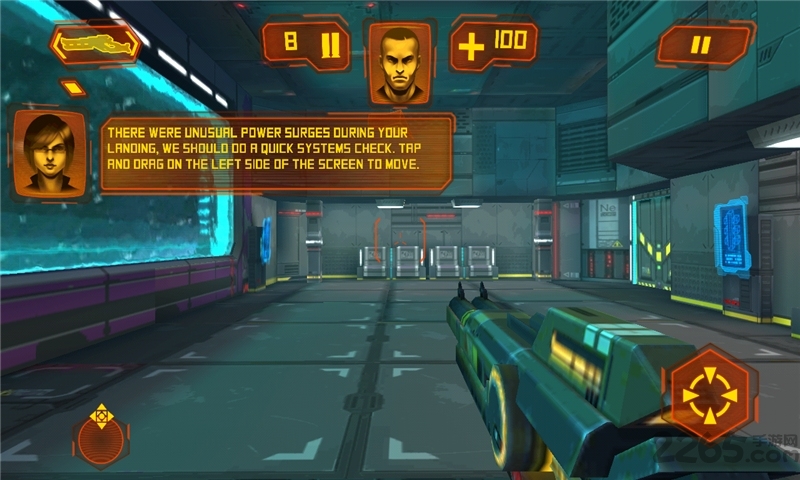Tap the hexagonal crosshair fire button

pyautogui.click(x=710, y=394)
